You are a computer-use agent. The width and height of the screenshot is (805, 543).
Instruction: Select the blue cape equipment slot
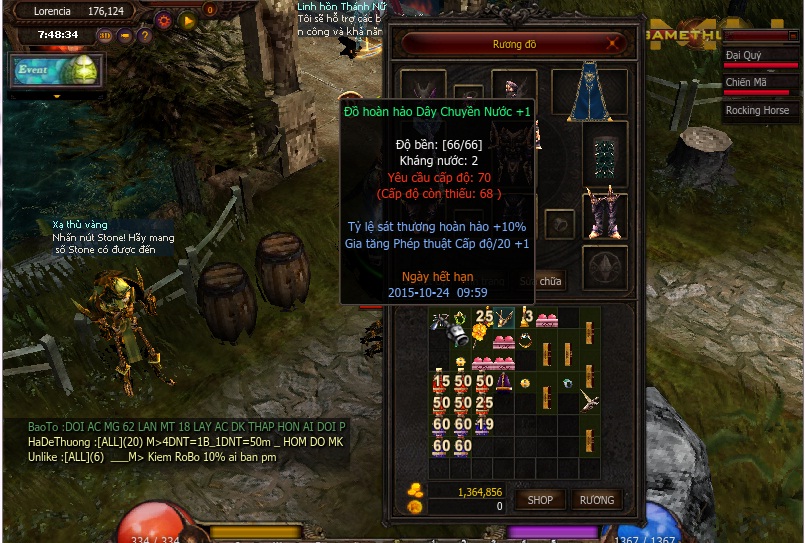coord(589,92)
